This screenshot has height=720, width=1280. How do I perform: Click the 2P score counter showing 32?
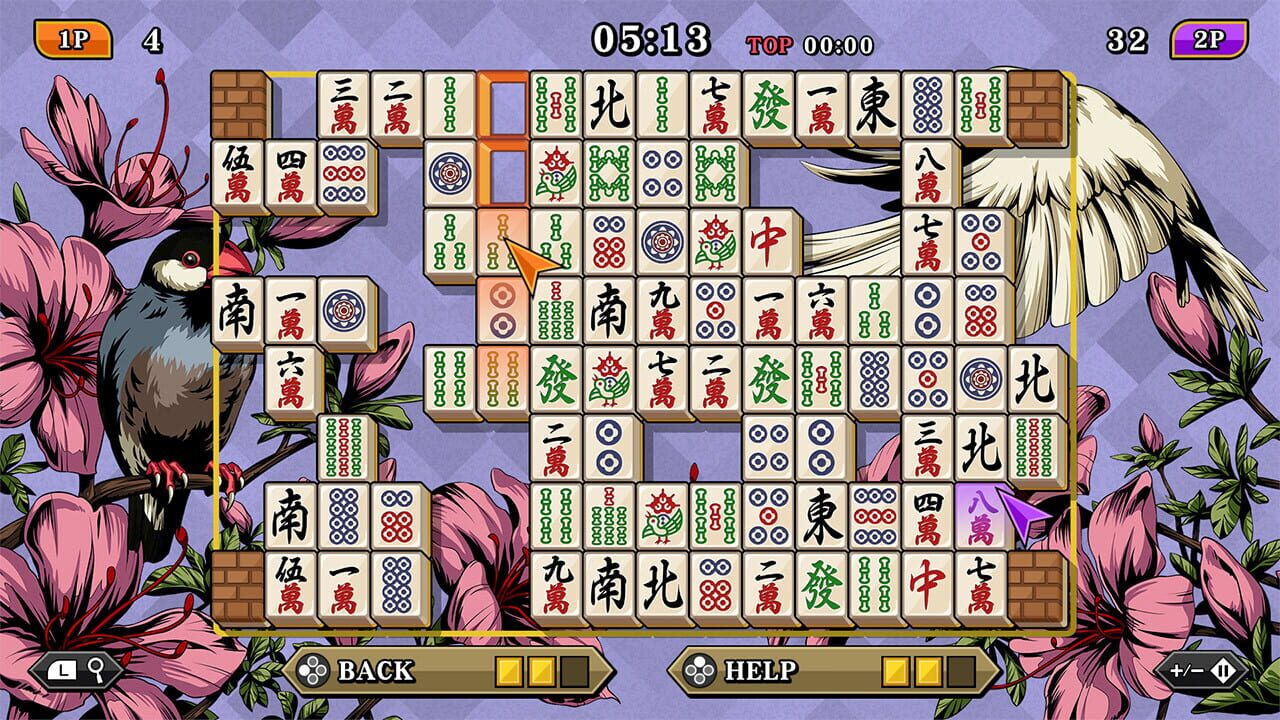(x=1125, y=38)
